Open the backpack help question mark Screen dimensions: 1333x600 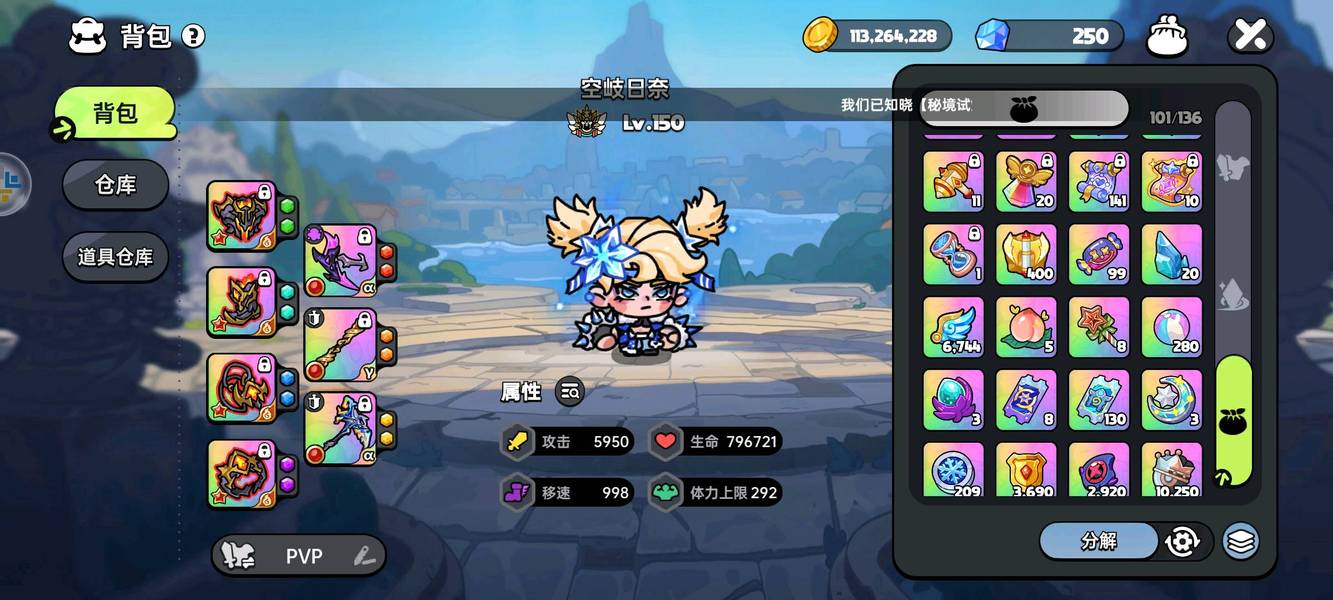[193, 37]
